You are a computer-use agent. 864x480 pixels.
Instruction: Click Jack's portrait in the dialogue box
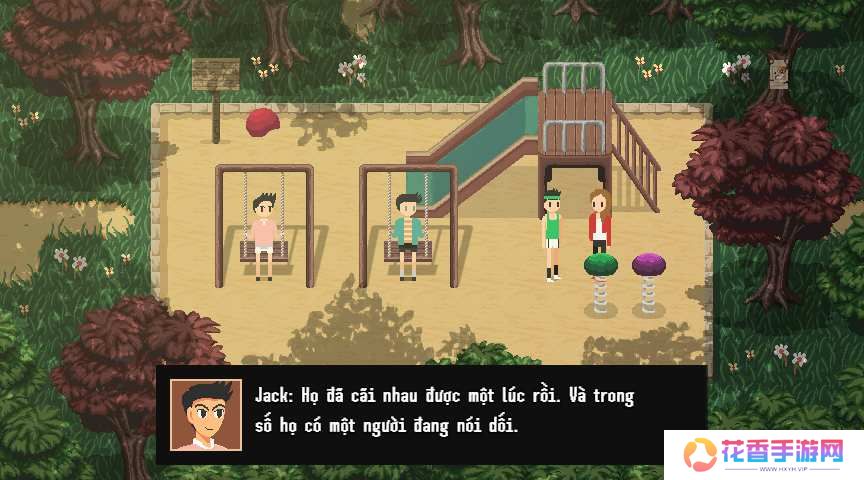click(x=205, y=414)
